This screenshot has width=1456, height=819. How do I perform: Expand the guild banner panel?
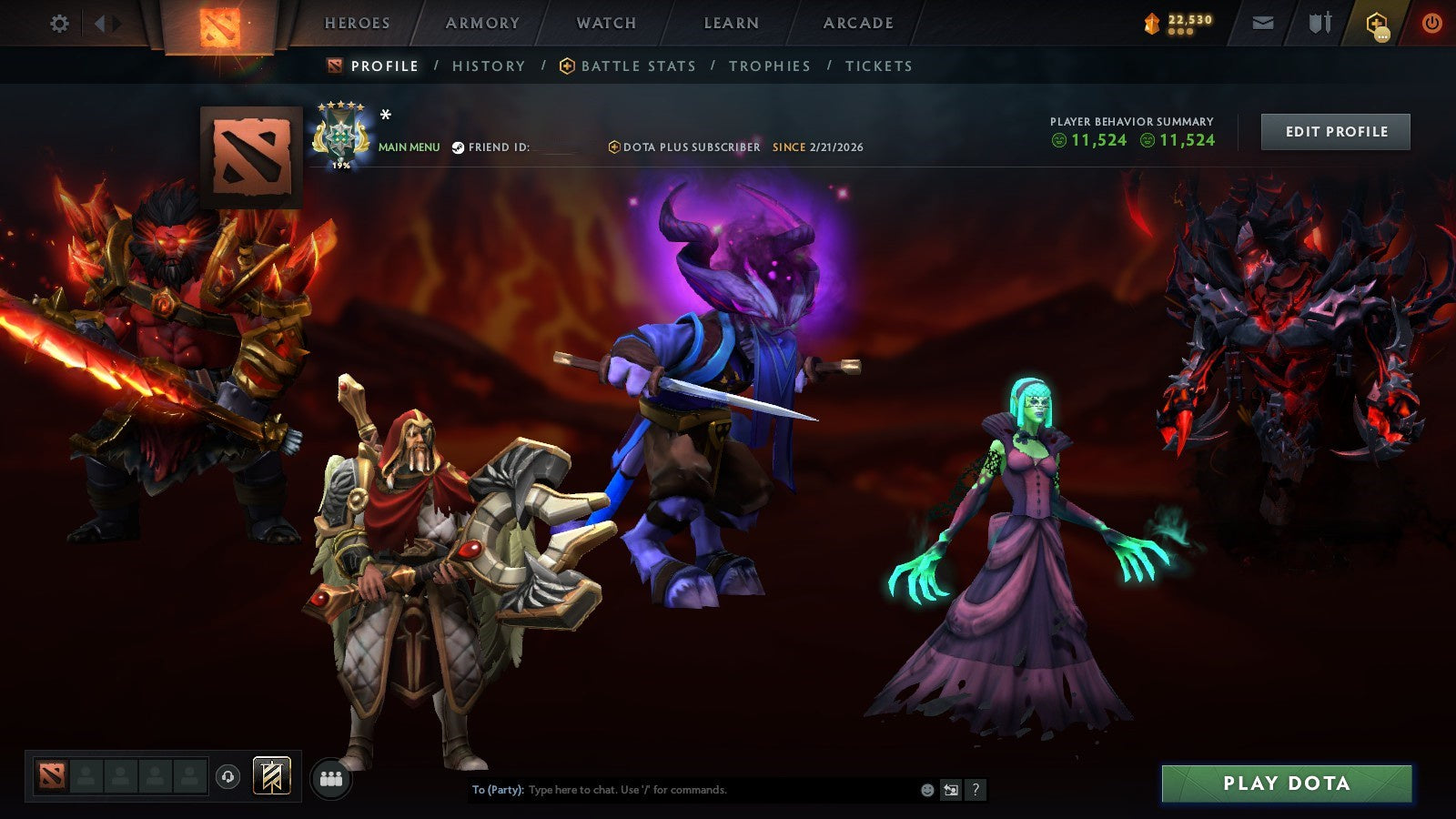[273, 773]
